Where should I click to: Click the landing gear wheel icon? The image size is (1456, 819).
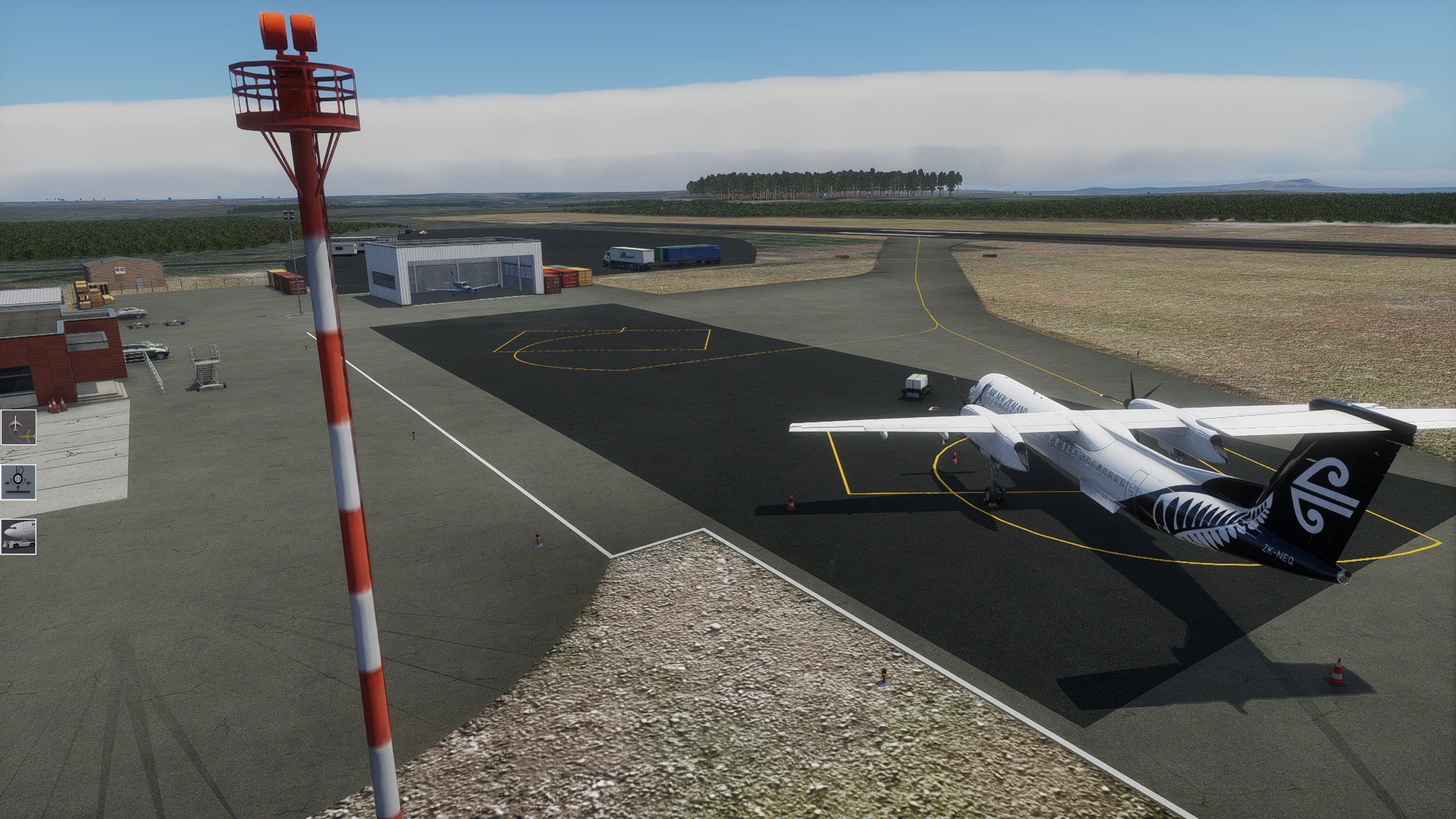click(x=18, y=482)
